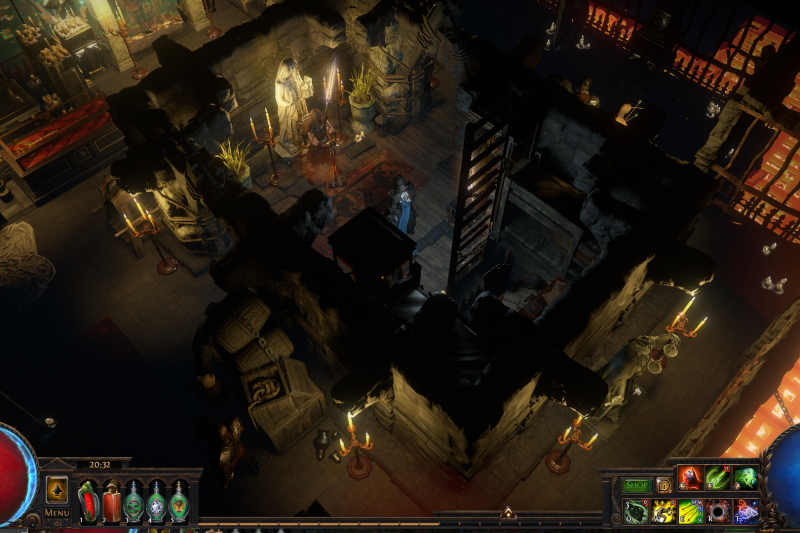Image resolution: width=800 pixels, height=533 pixels.
Task: Activate the dark vortex skill on R
Action: click(718, 512)
